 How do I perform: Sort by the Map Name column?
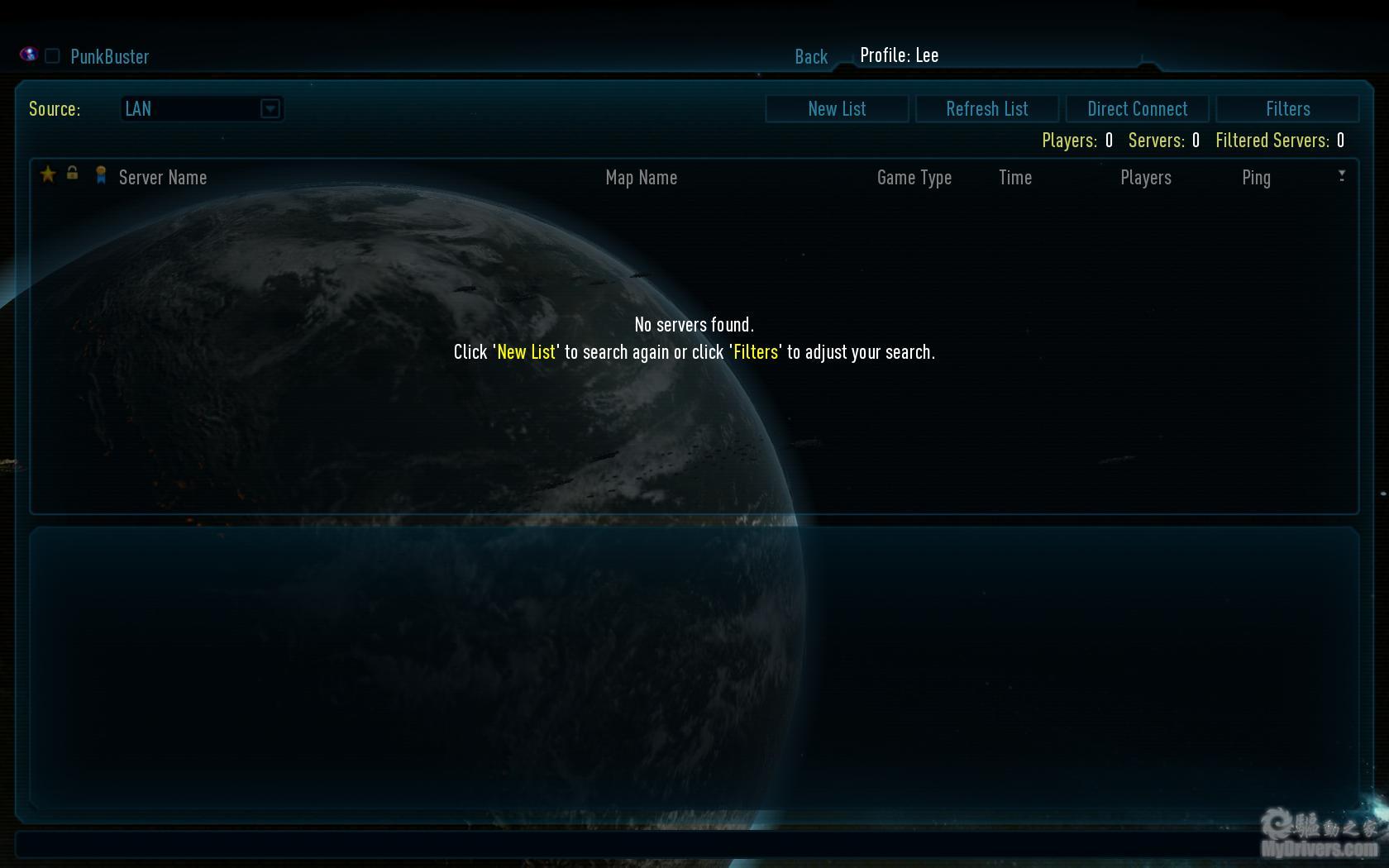point(642,178)
